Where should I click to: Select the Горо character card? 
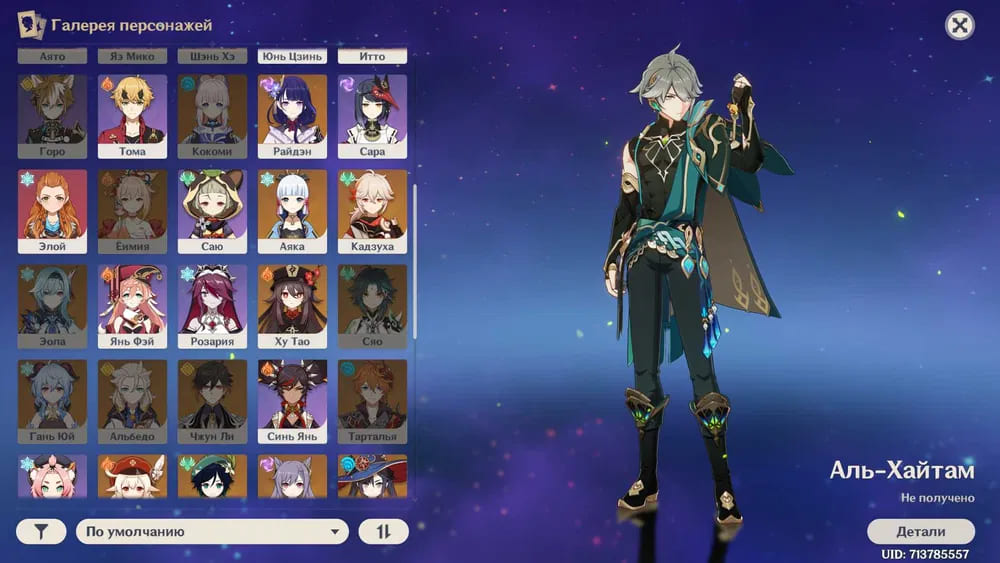52,116
